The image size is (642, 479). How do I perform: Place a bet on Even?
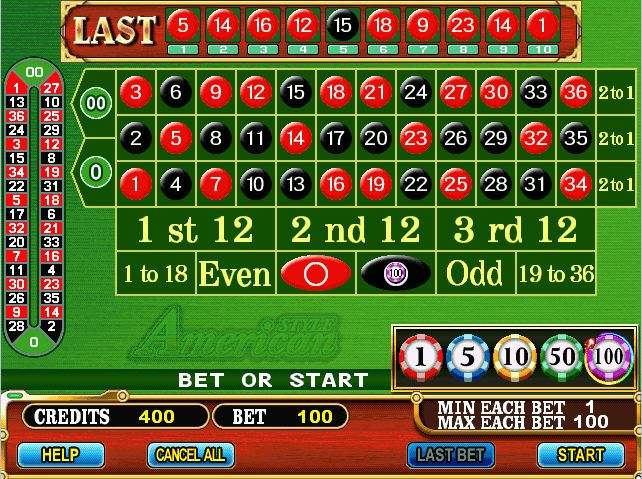(x=235, y=272)
